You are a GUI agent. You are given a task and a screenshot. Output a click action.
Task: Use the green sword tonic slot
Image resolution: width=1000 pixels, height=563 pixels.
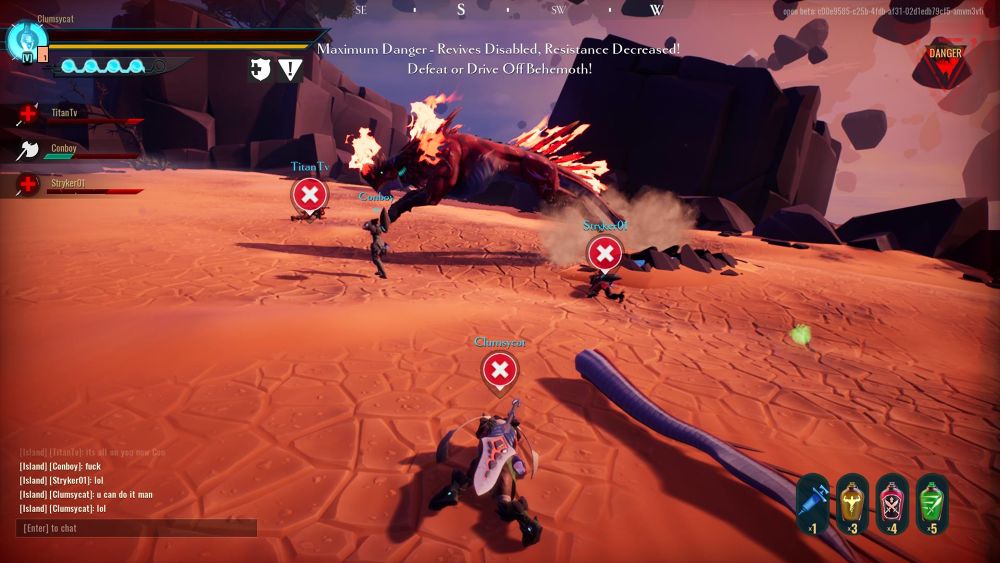coord(932,502)
